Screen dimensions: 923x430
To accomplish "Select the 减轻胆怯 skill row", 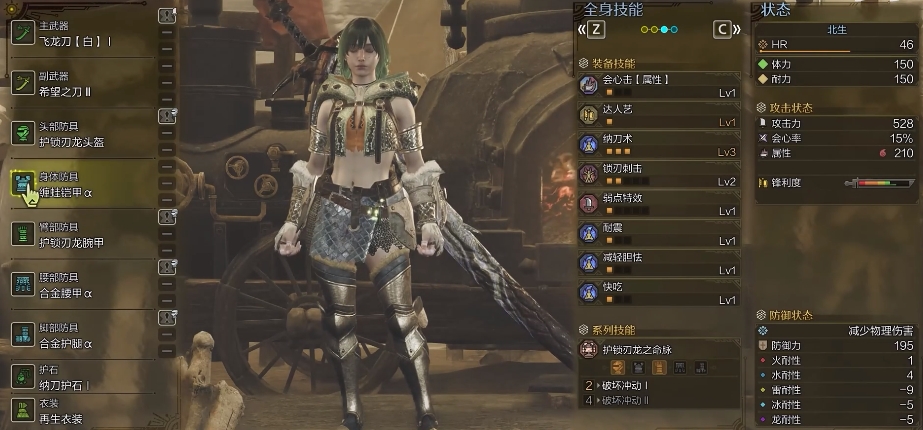I will (660, 263).
